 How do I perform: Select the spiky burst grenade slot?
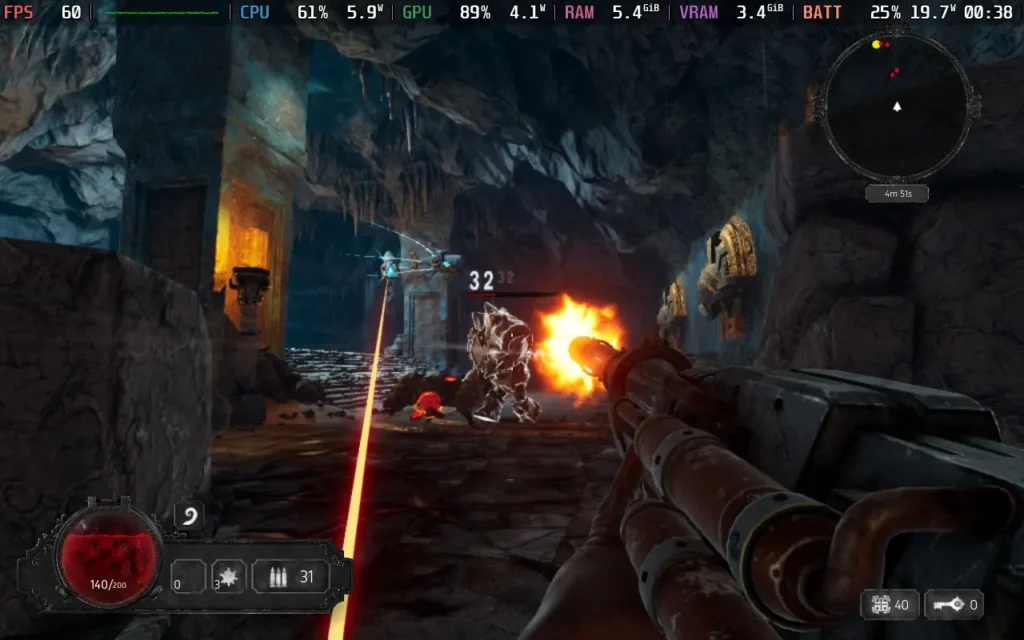pos(229,577)
